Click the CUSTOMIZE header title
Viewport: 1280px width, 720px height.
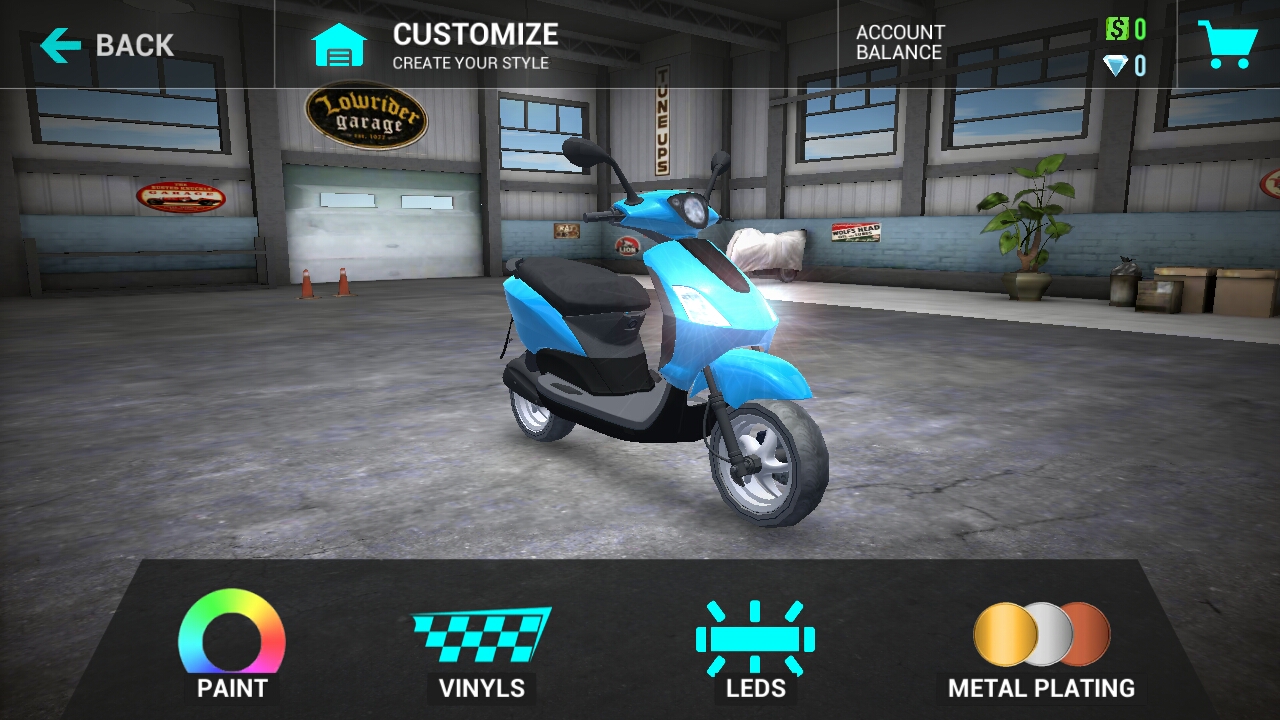point(476,34)
